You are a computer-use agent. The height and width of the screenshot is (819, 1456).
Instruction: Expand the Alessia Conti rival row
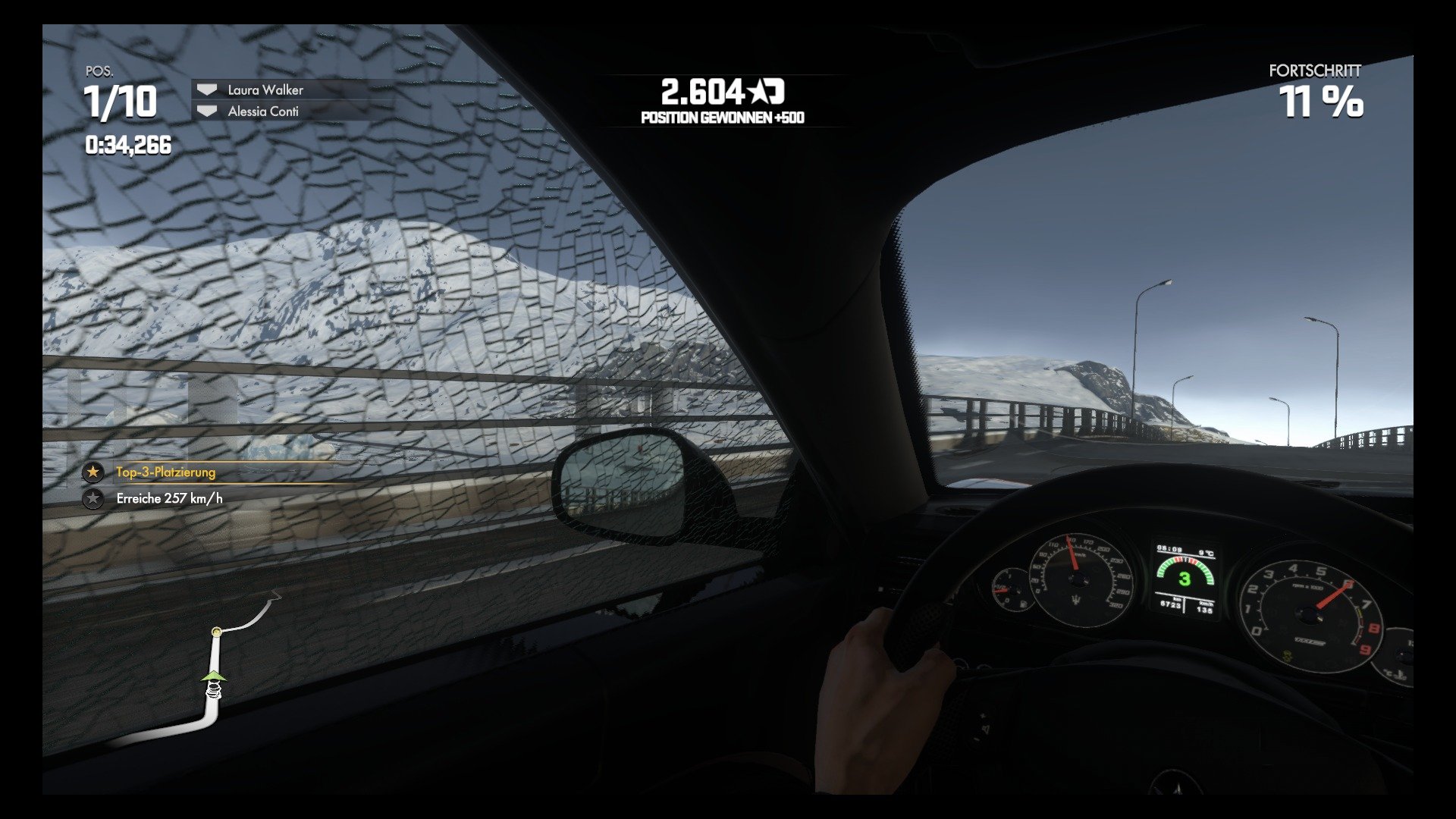(263, 111)
